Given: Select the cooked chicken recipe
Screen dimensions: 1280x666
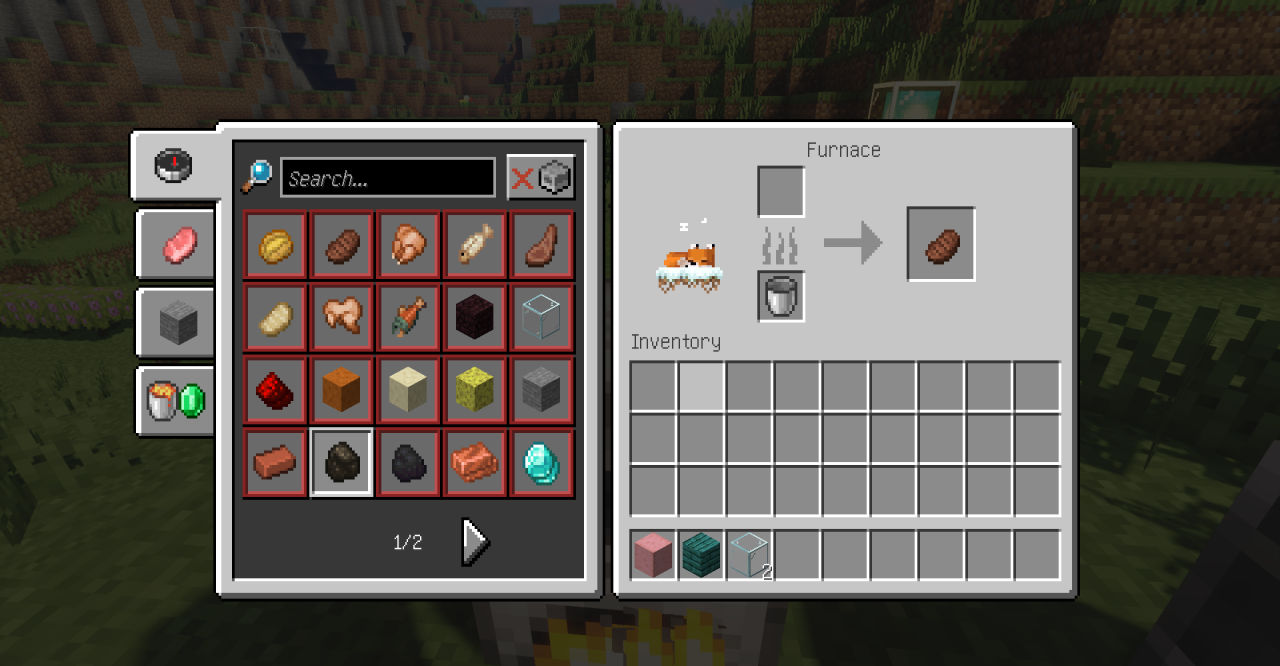Looking at the screenshot, I should point(409,245).
